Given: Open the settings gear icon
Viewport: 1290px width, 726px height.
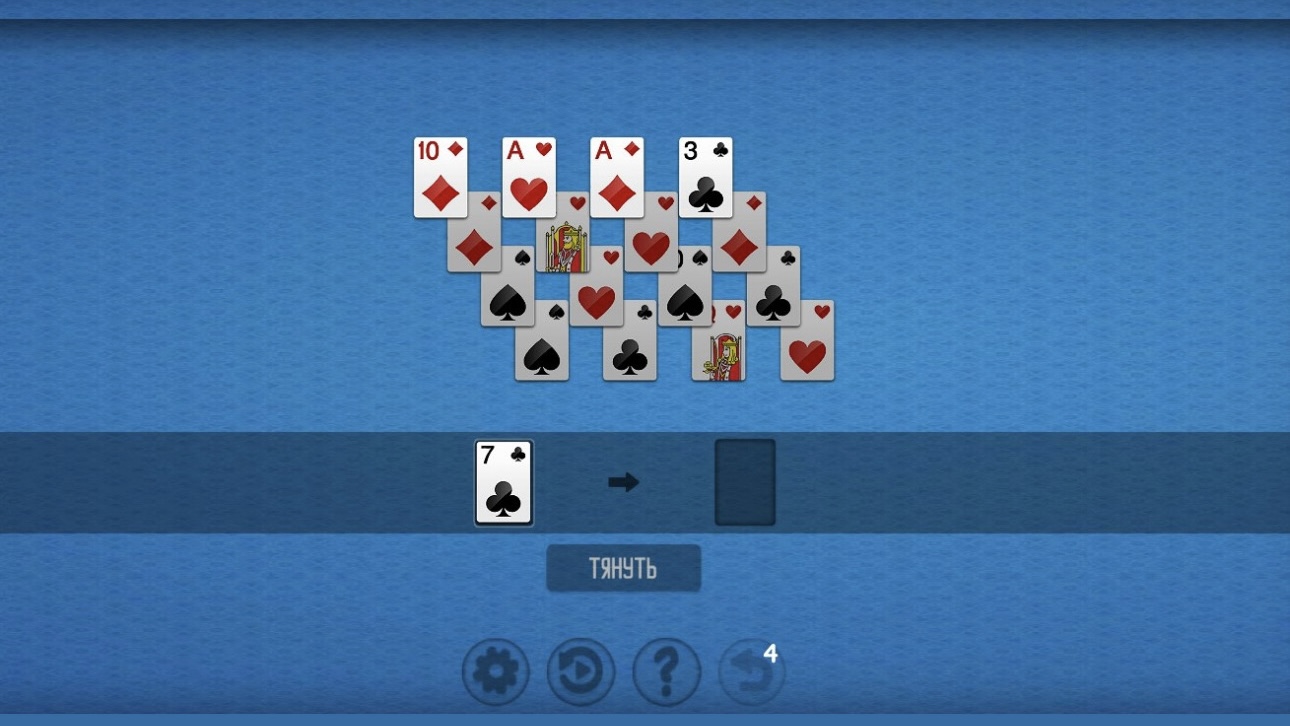Looking at the screenshot, I should point(495,671).
